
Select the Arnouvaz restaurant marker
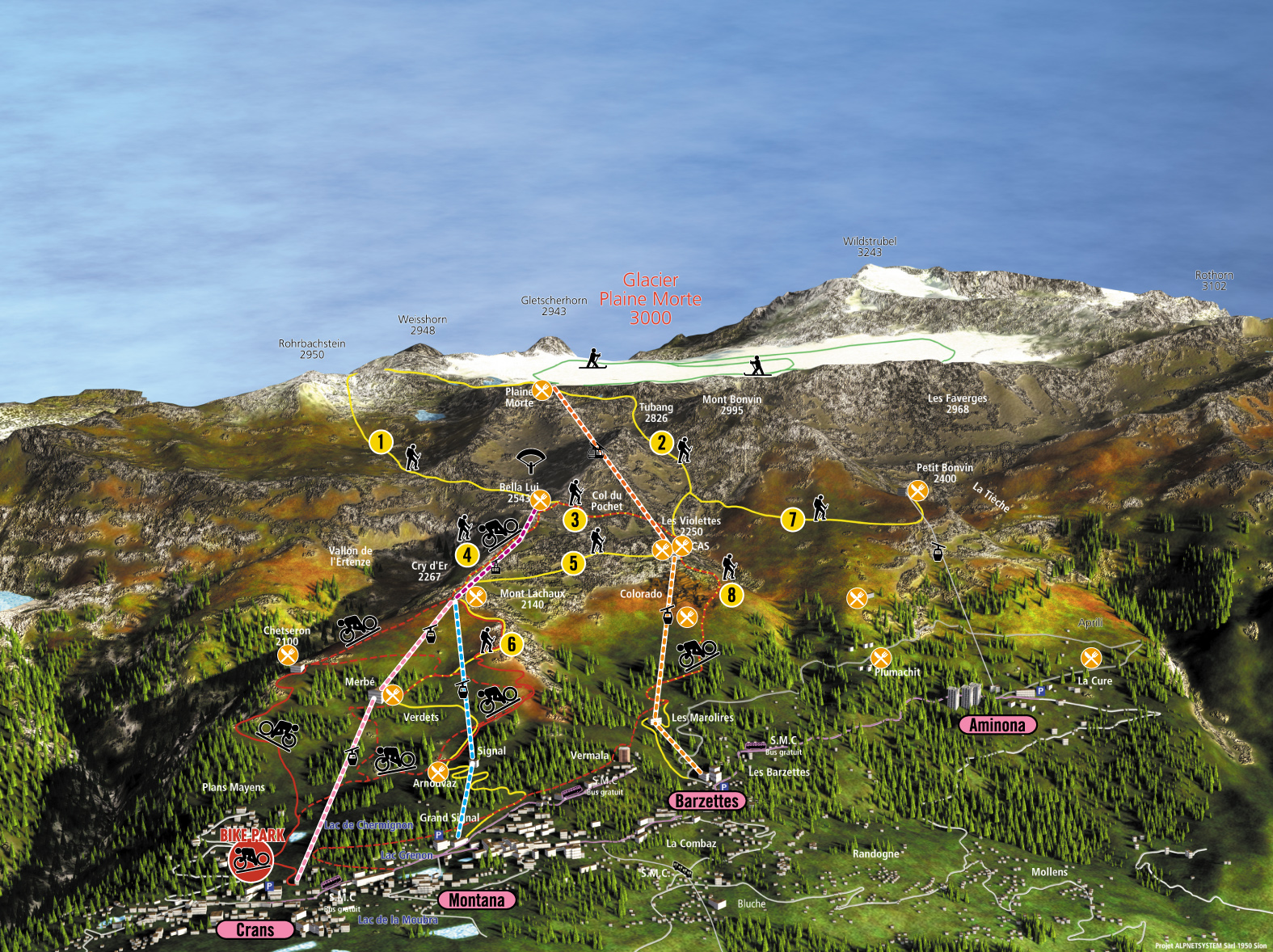438,771
